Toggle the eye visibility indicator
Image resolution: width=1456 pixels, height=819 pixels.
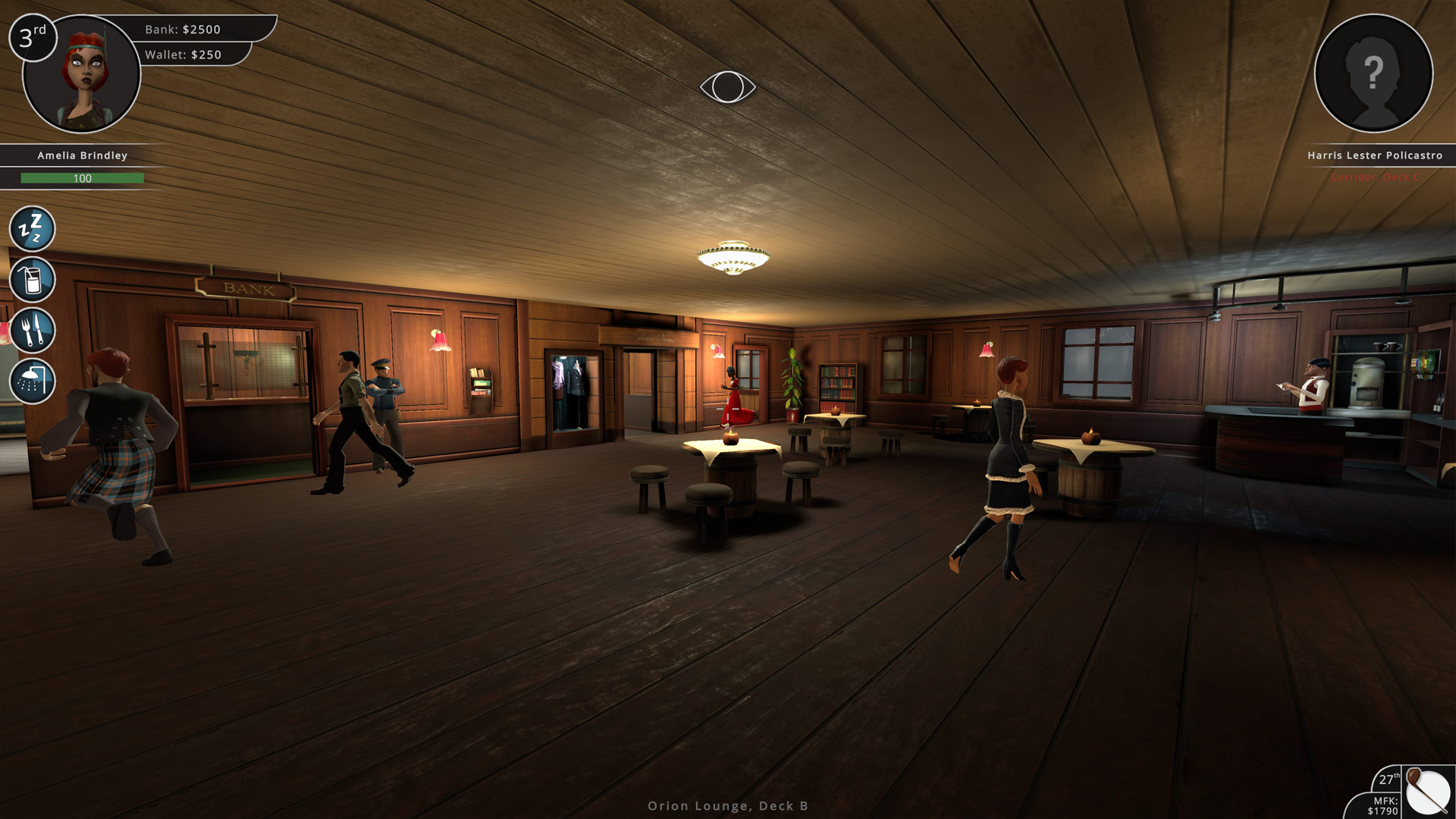click(x=727, y=86)
